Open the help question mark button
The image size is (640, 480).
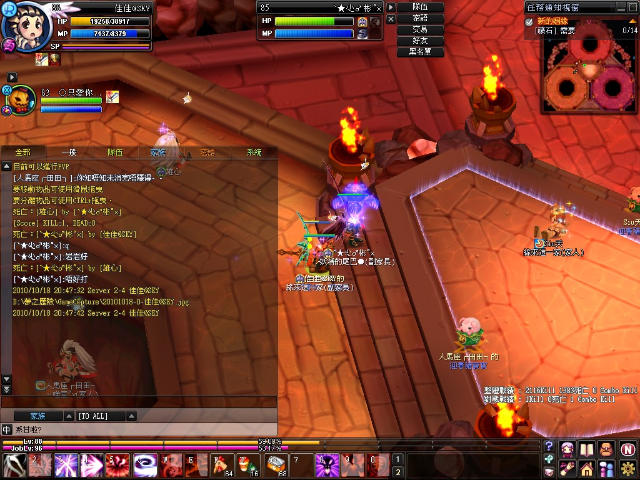[549, 447]
